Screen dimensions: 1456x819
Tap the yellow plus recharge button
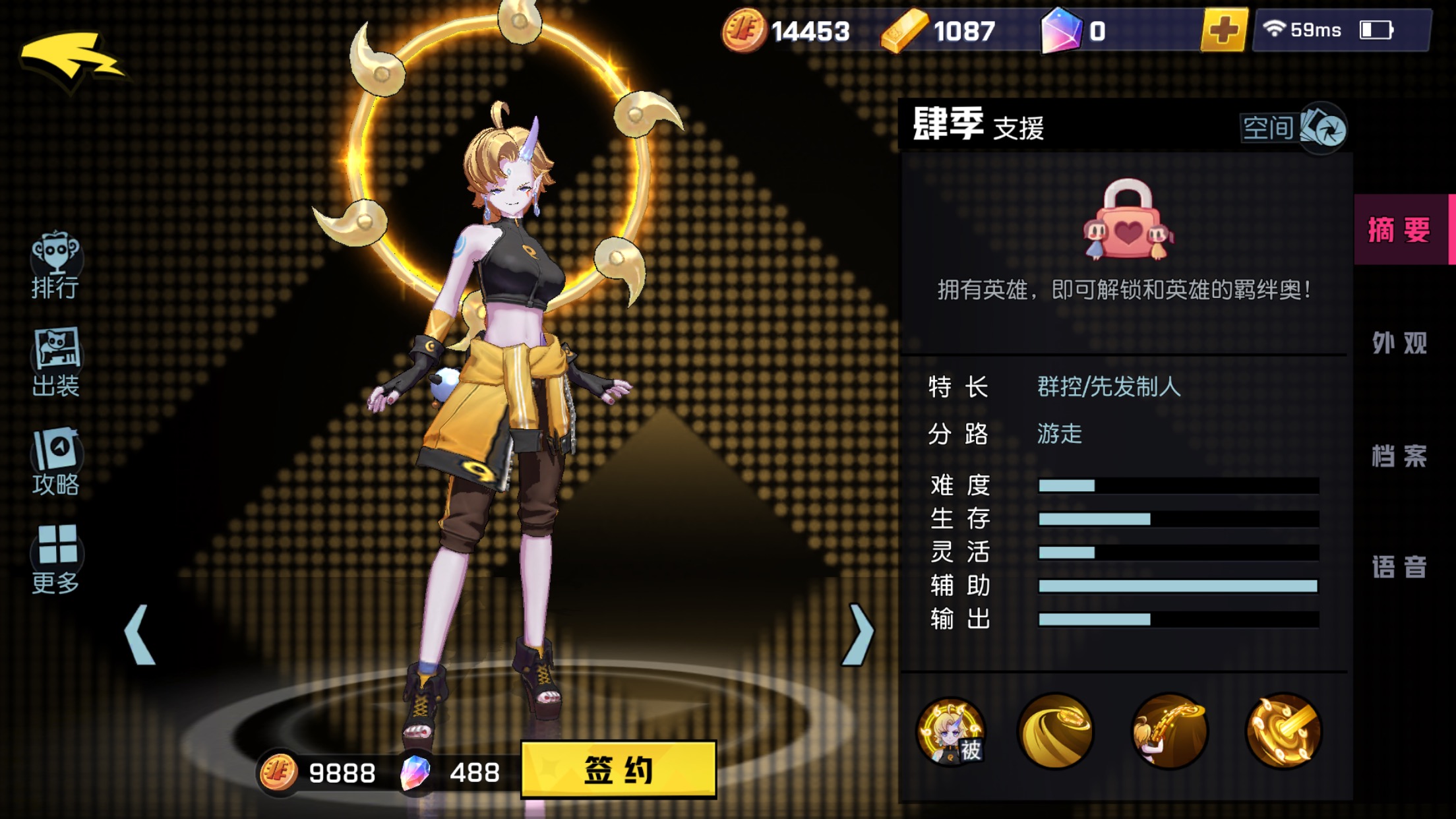pyautogui.click(x=1225, y=29)
